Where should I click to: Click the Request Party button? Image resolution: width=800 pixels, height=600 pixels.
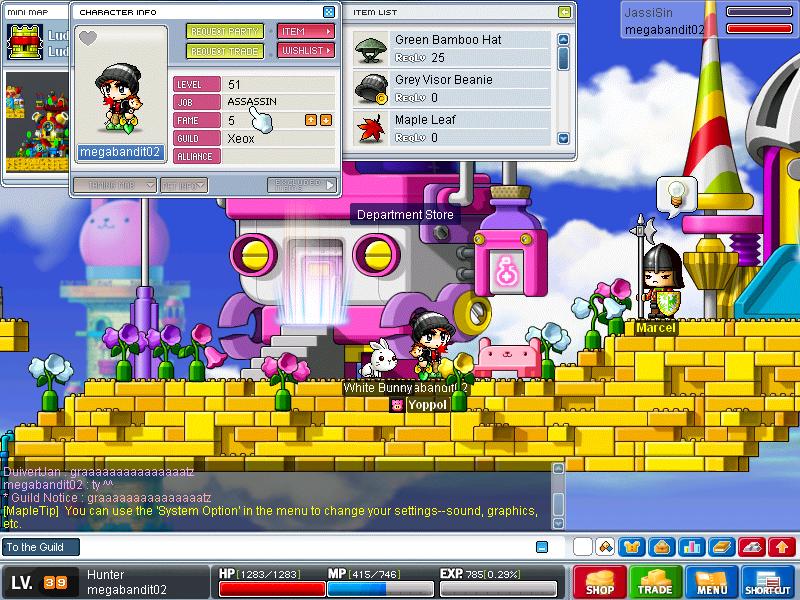click(224, 31)
